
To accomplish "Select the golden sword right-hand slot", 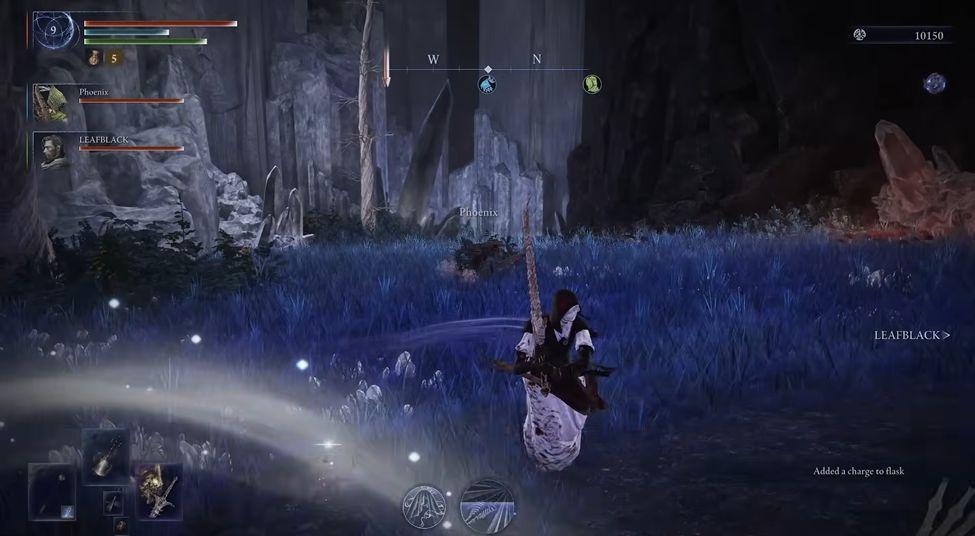I will coord(159,489).
